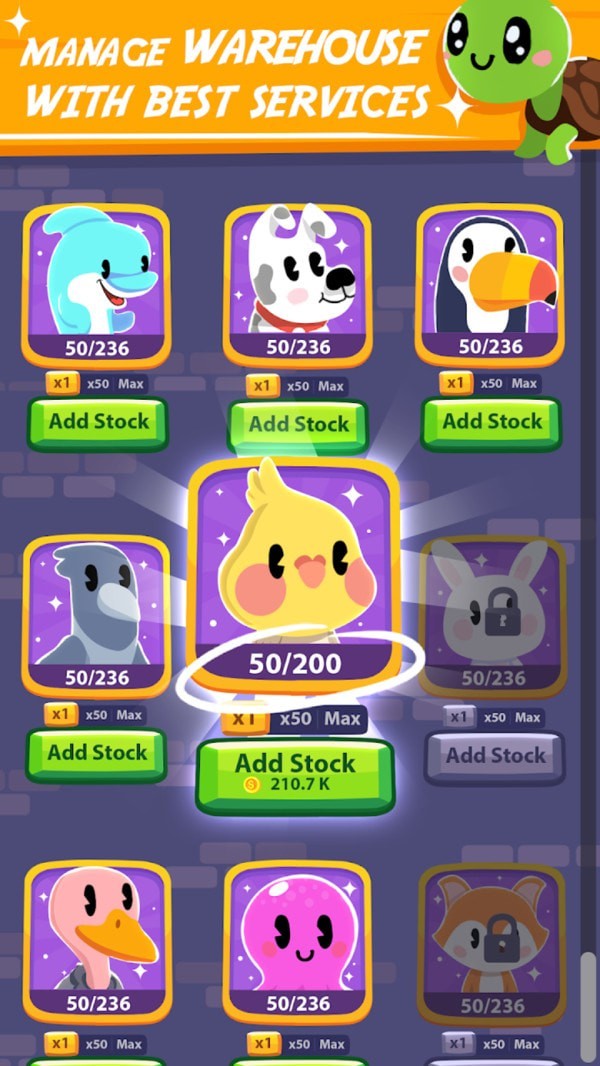Add stock for the white dog
This screenshot has height=1066, width=600.
tap(297, 424)
